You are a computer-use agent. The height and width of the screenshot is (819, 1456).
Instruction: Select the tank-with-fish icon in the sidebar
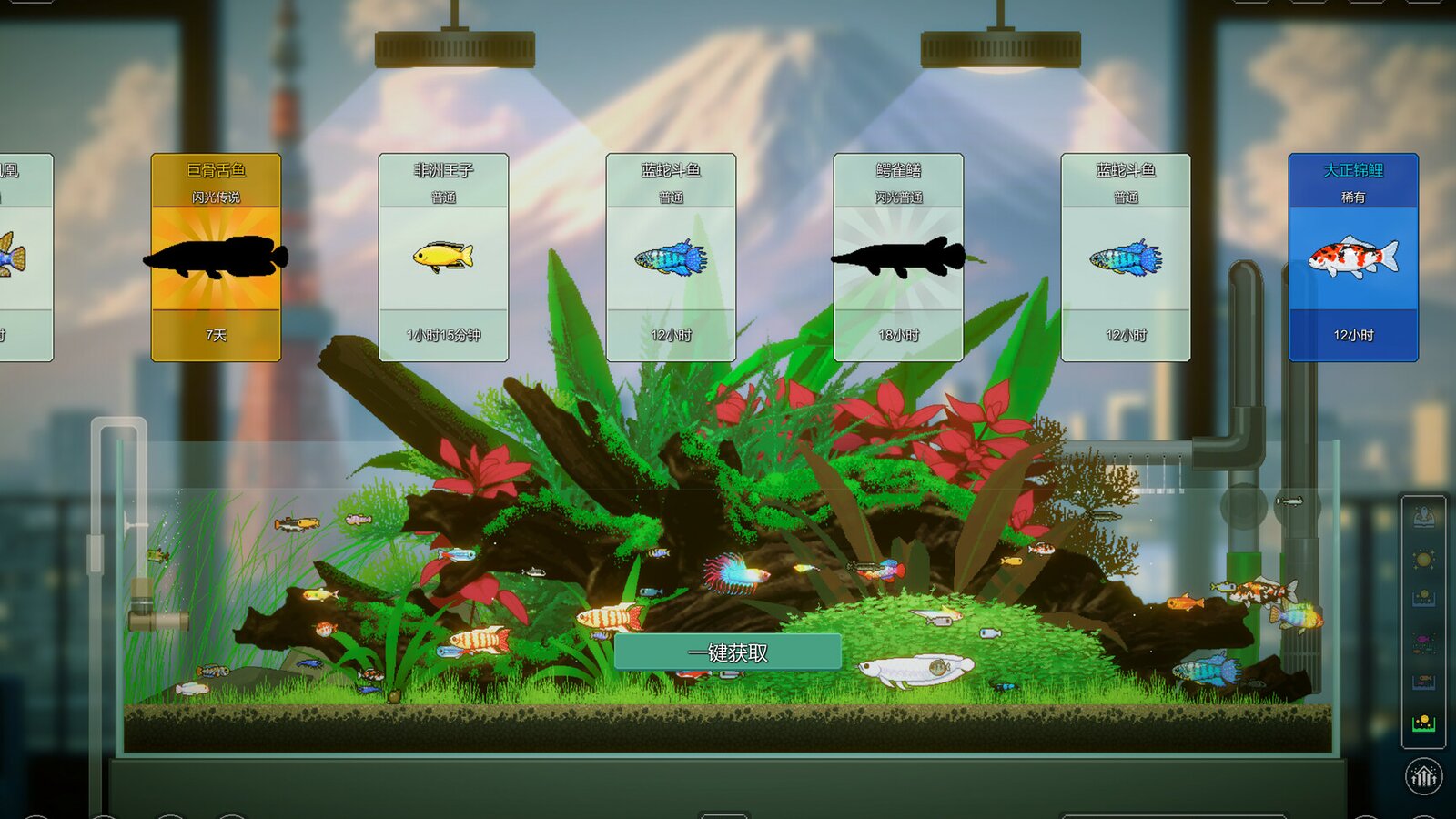[1423, 682]
